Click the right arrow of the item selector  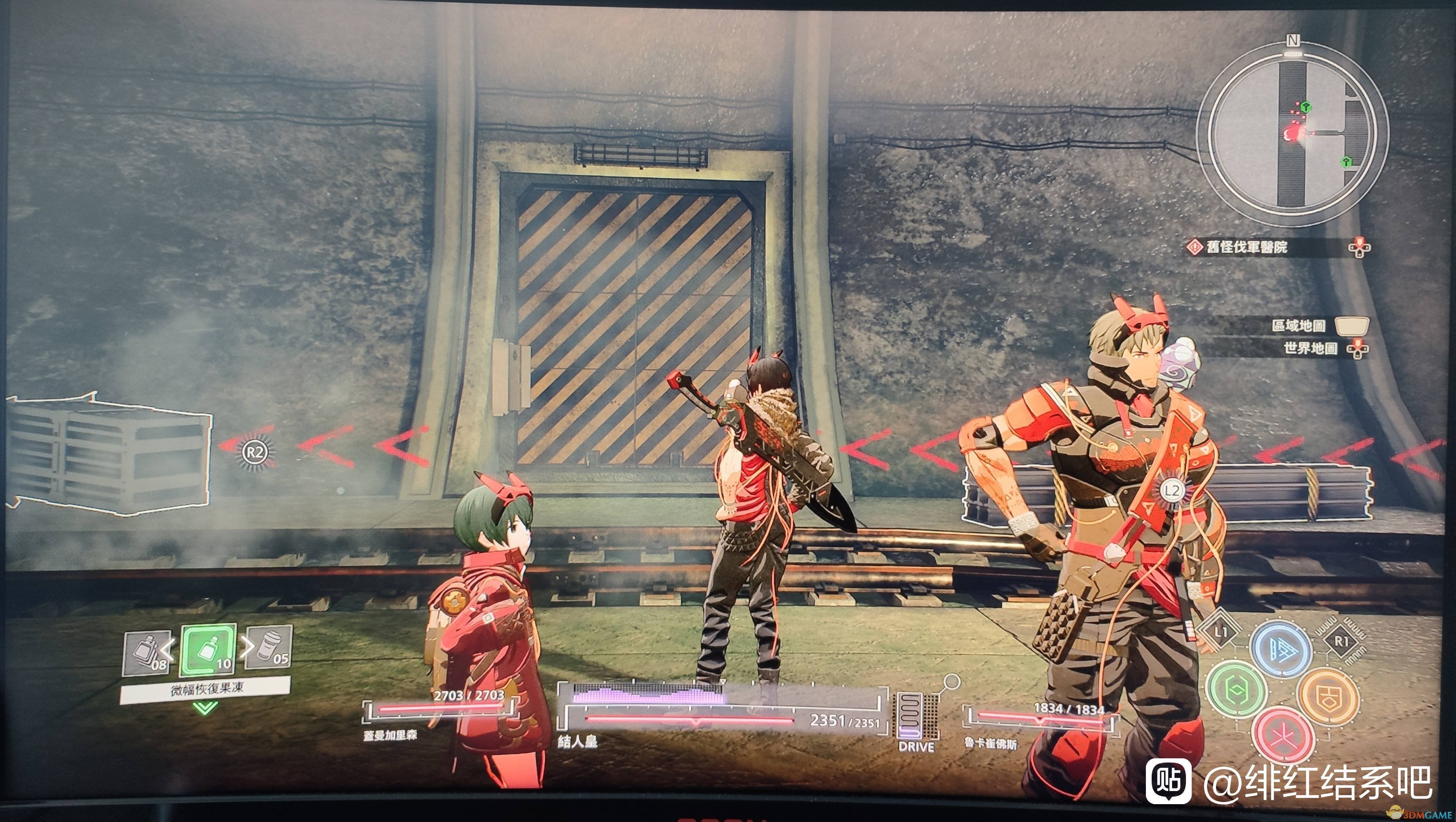247,647
